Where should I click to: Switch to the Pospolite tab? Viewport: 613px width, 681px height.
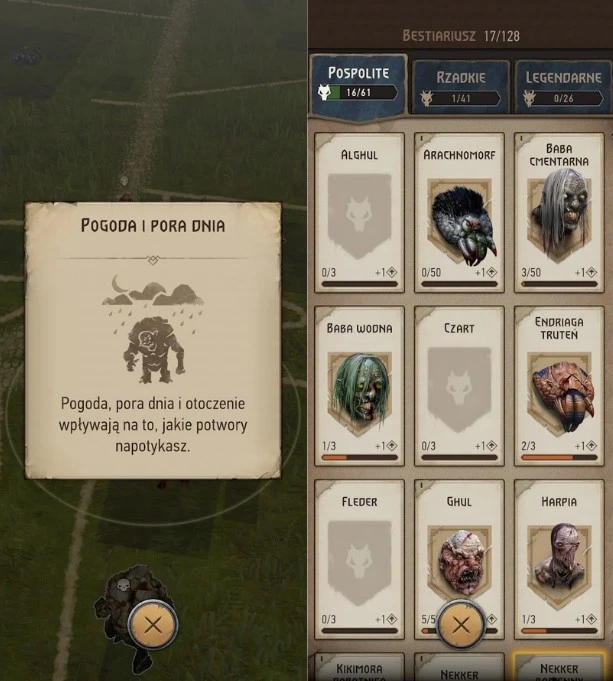pyautogui.click(x=357, y=83)
